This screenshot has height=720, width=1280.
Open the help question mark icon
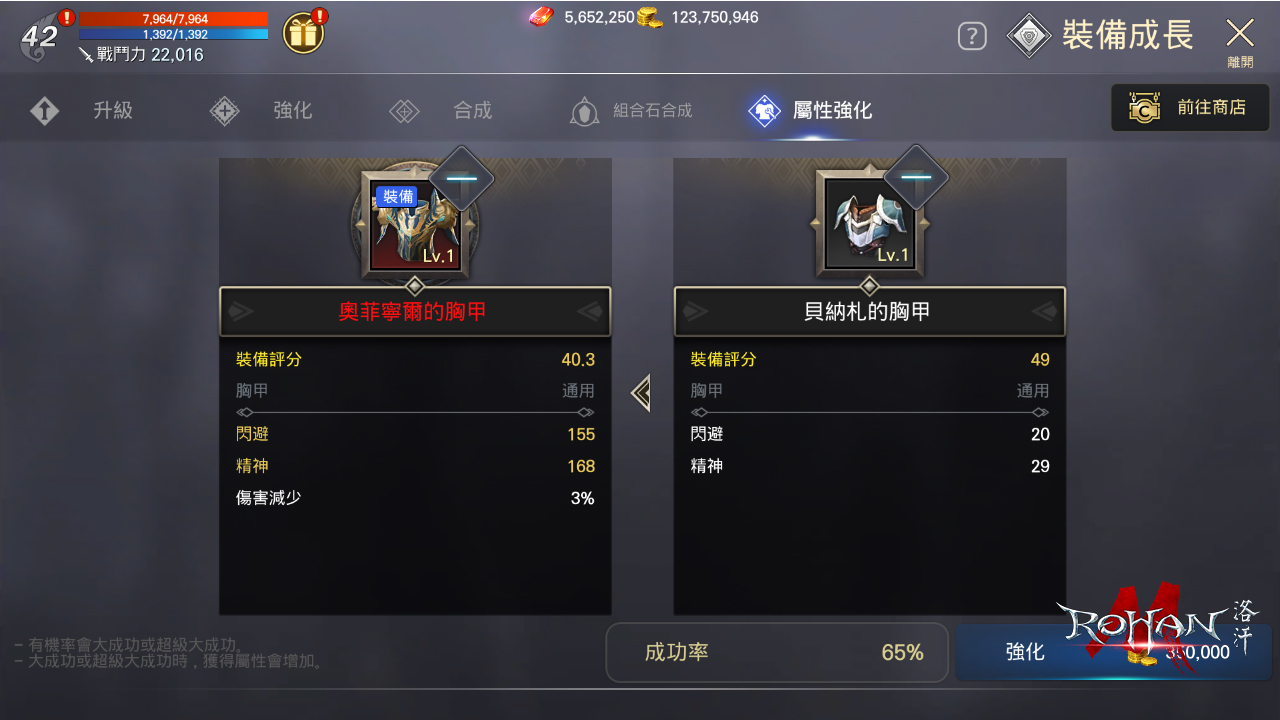coord(971,35)
